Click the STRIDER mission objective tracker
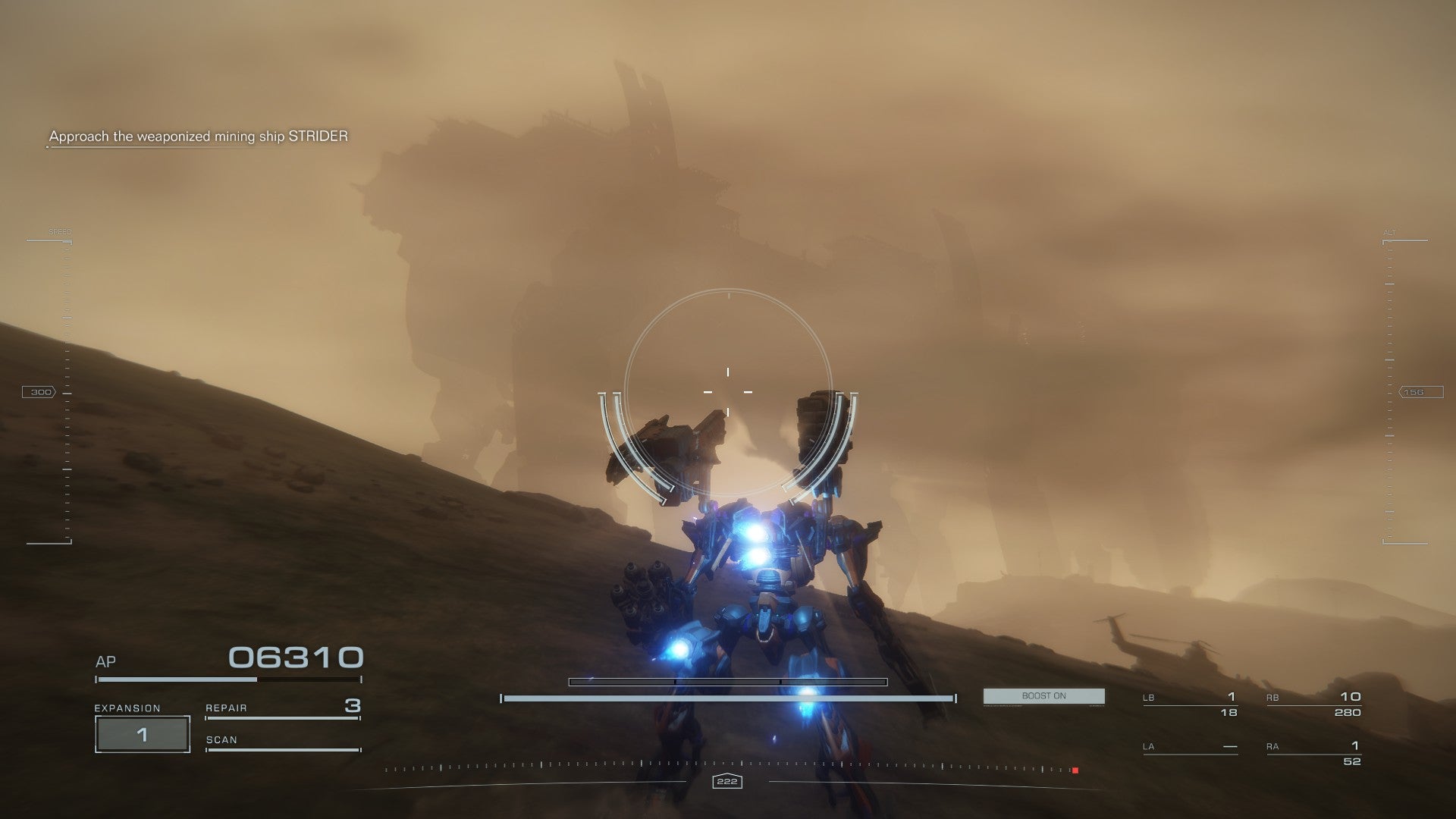1456x819 pixels. click(199, 136)
